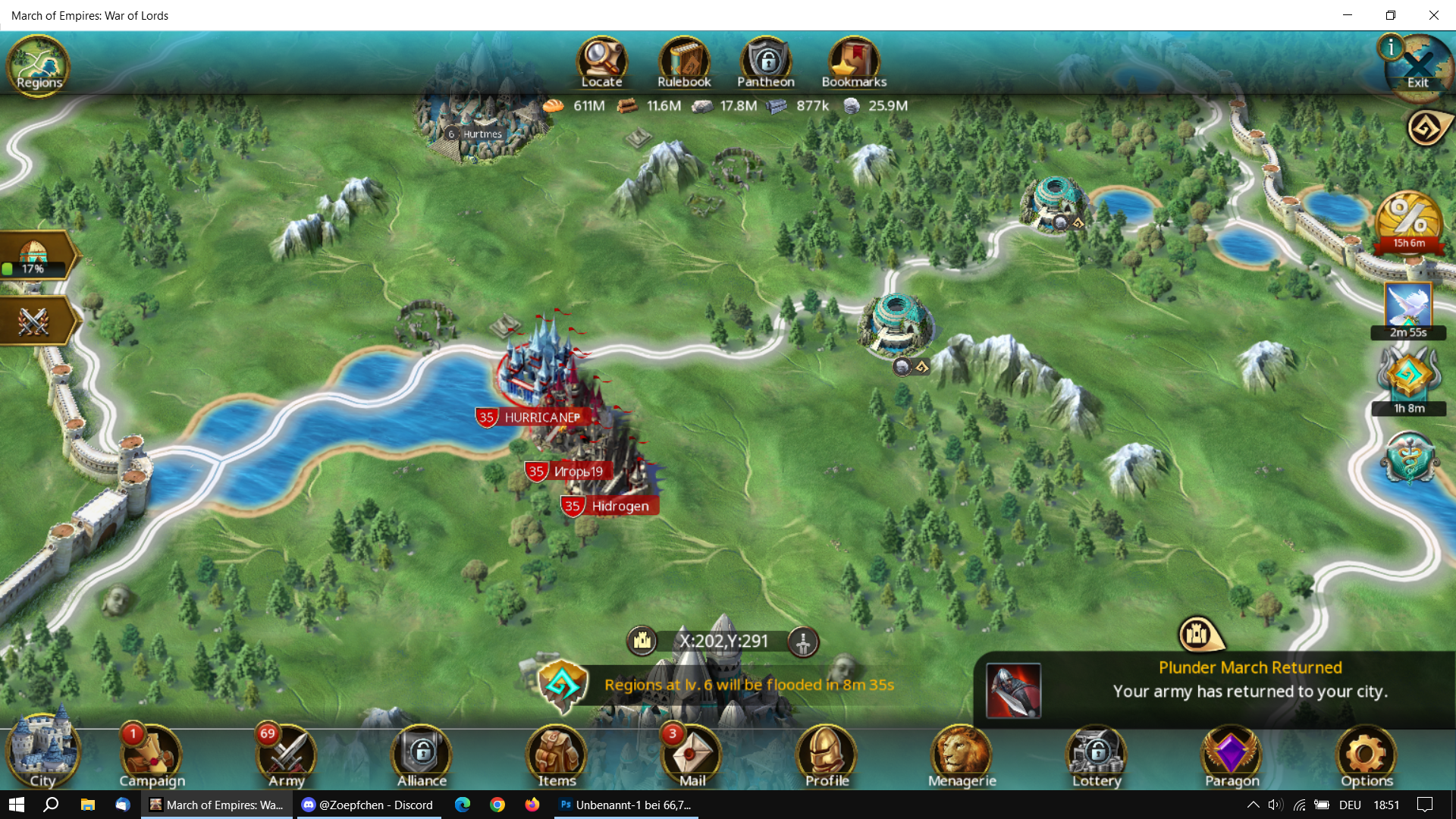Open the Regions map button

pos(38,65)
